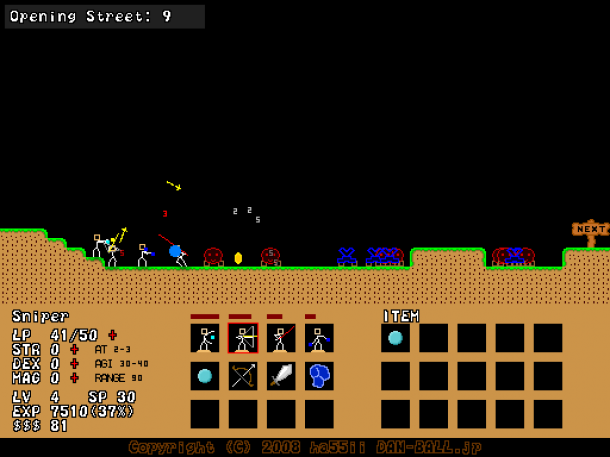Select the stickman portrait with blue gloves
This screenshot has height=457, width=610.
coord(319,338)
